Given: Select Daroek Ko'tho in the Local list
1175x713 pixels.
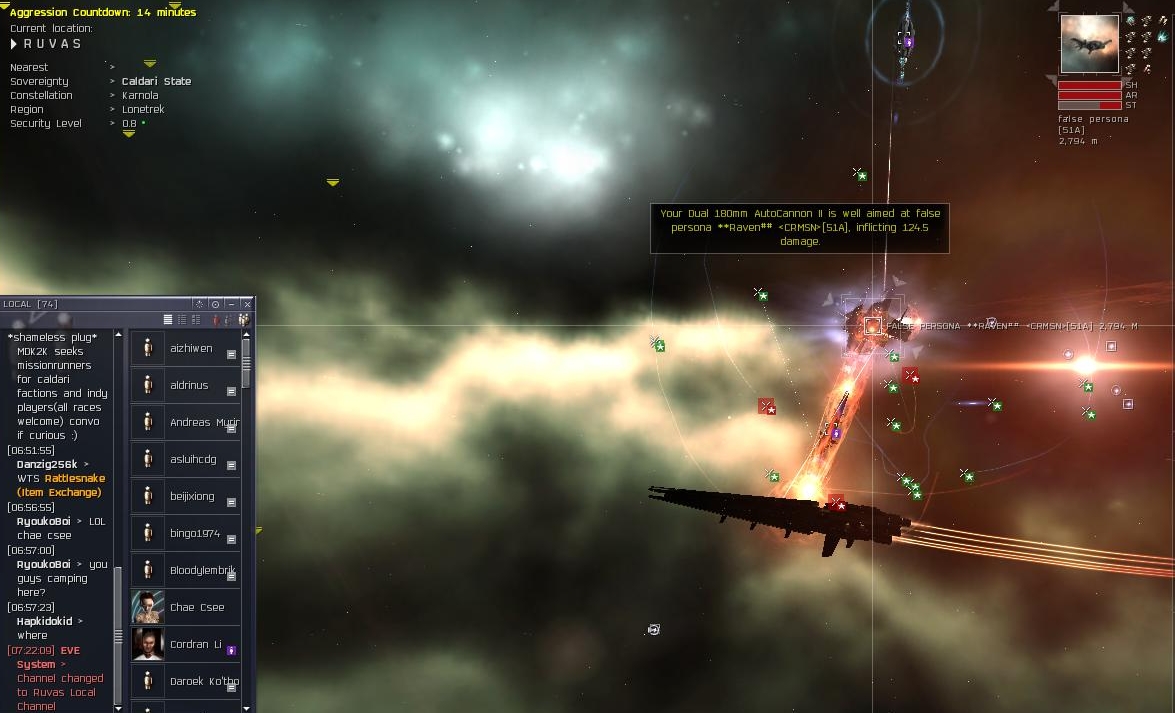Looking at the screenshot, I should pyautogui.click(x=204, y=681).
